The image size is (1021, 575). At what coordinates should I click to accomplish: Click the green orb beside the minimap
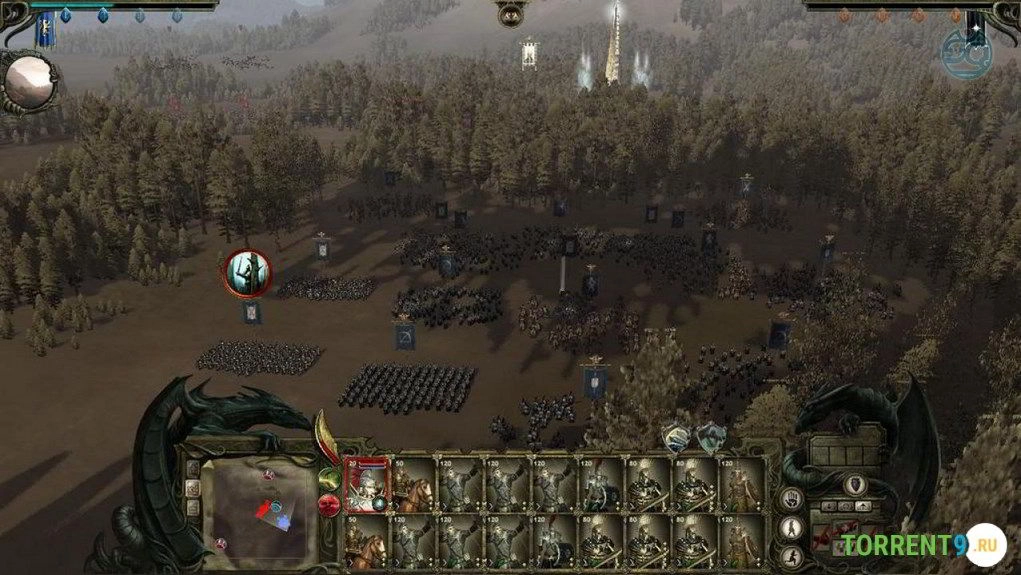(x=328, y=478)
